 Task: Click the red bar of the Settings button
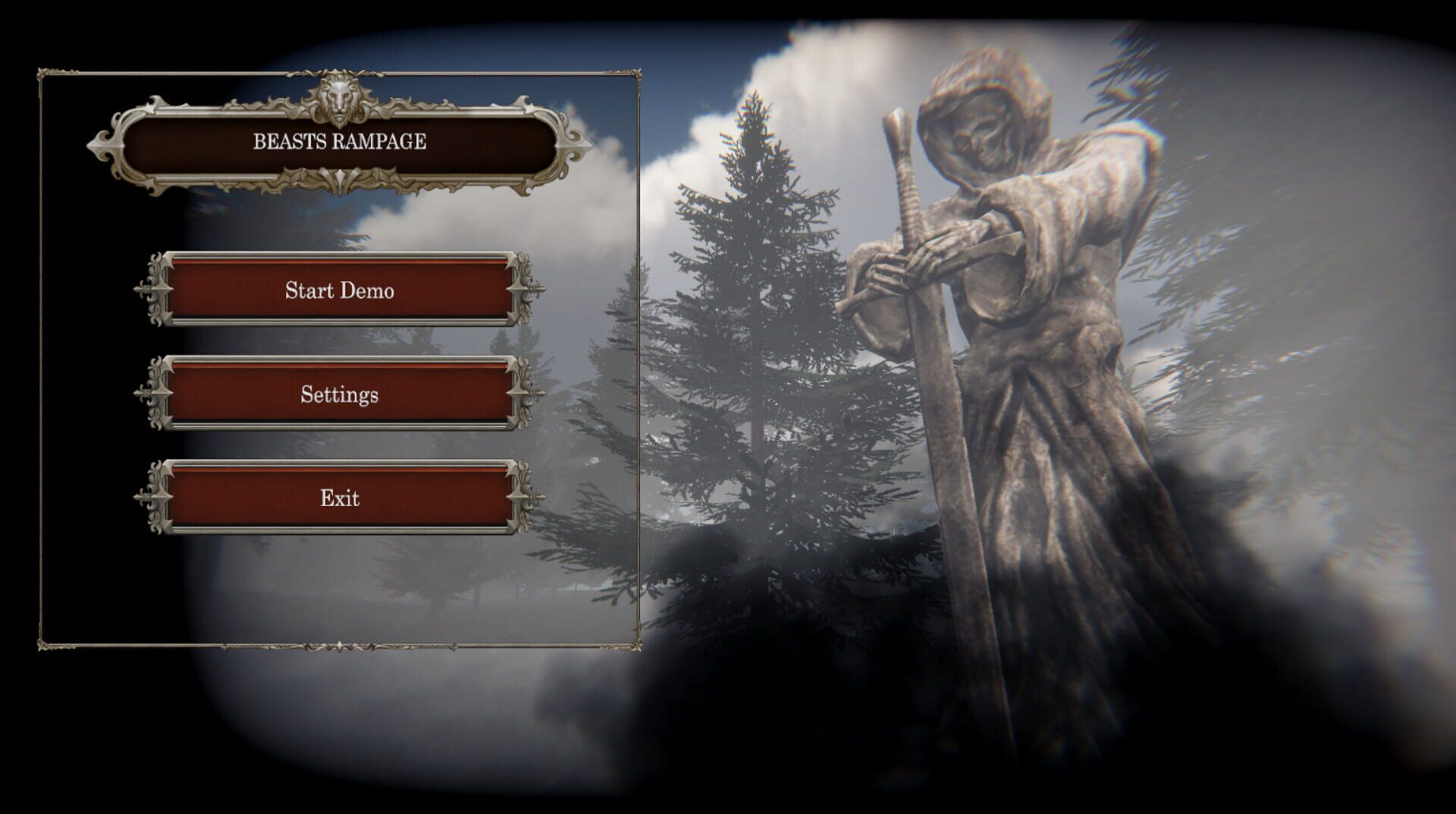[x=340, y=394]
